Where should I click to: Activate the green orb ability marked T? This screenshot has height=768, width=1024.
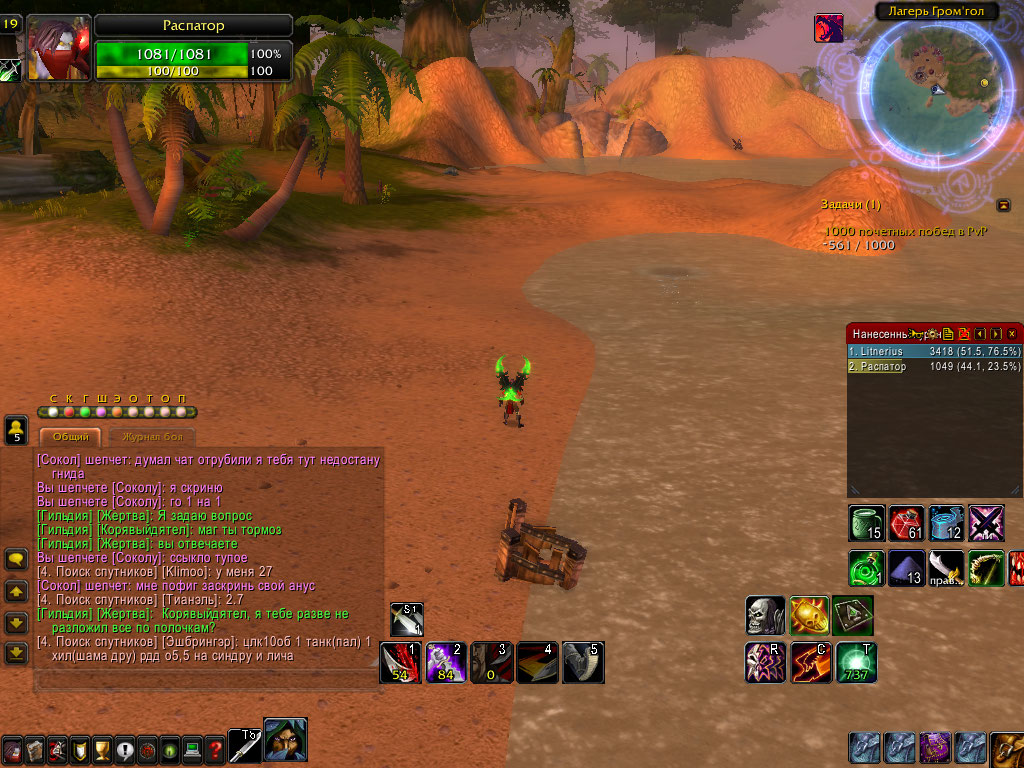click(856, 662)
